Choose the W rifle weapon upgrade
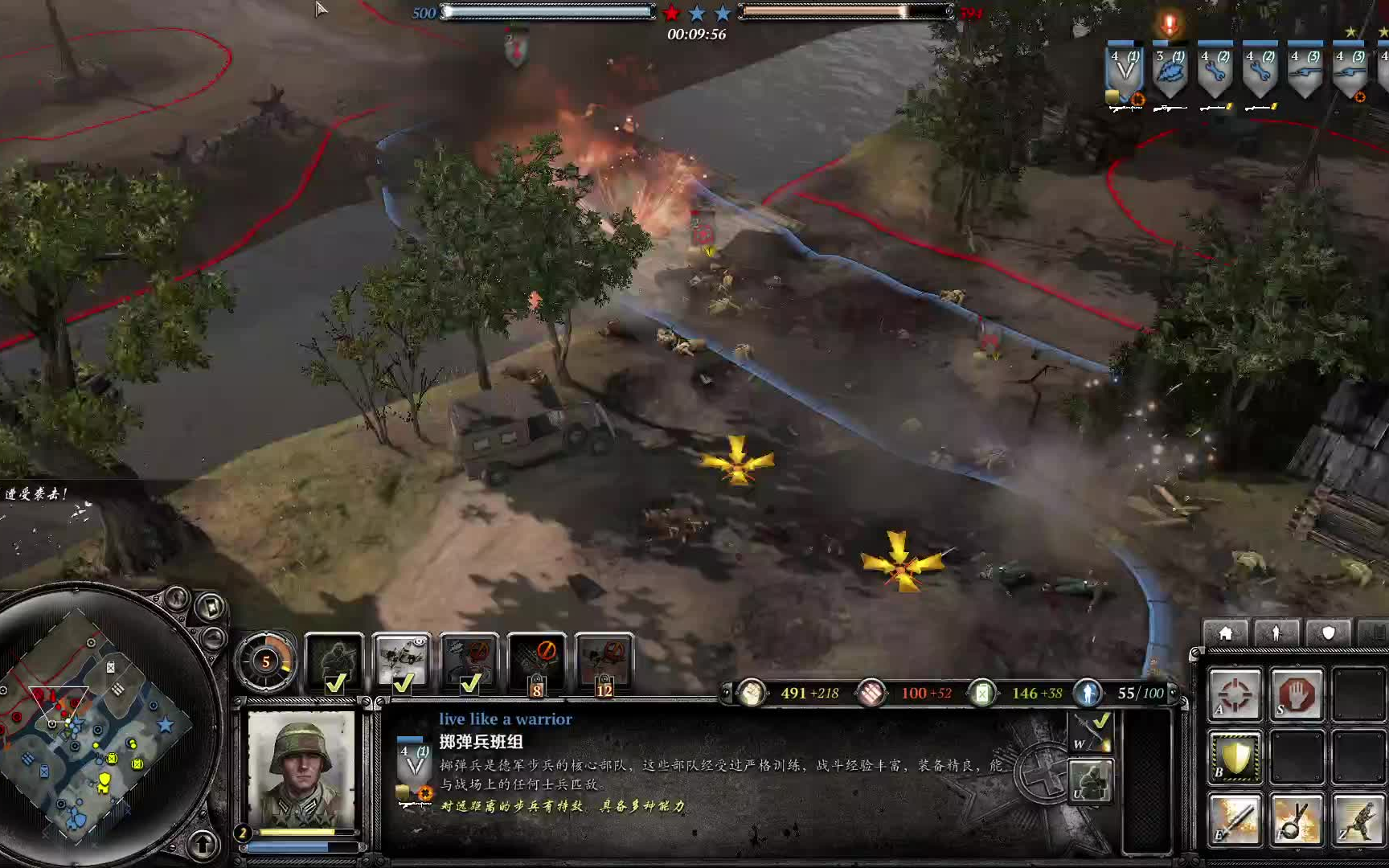 tap(1091, 733)
